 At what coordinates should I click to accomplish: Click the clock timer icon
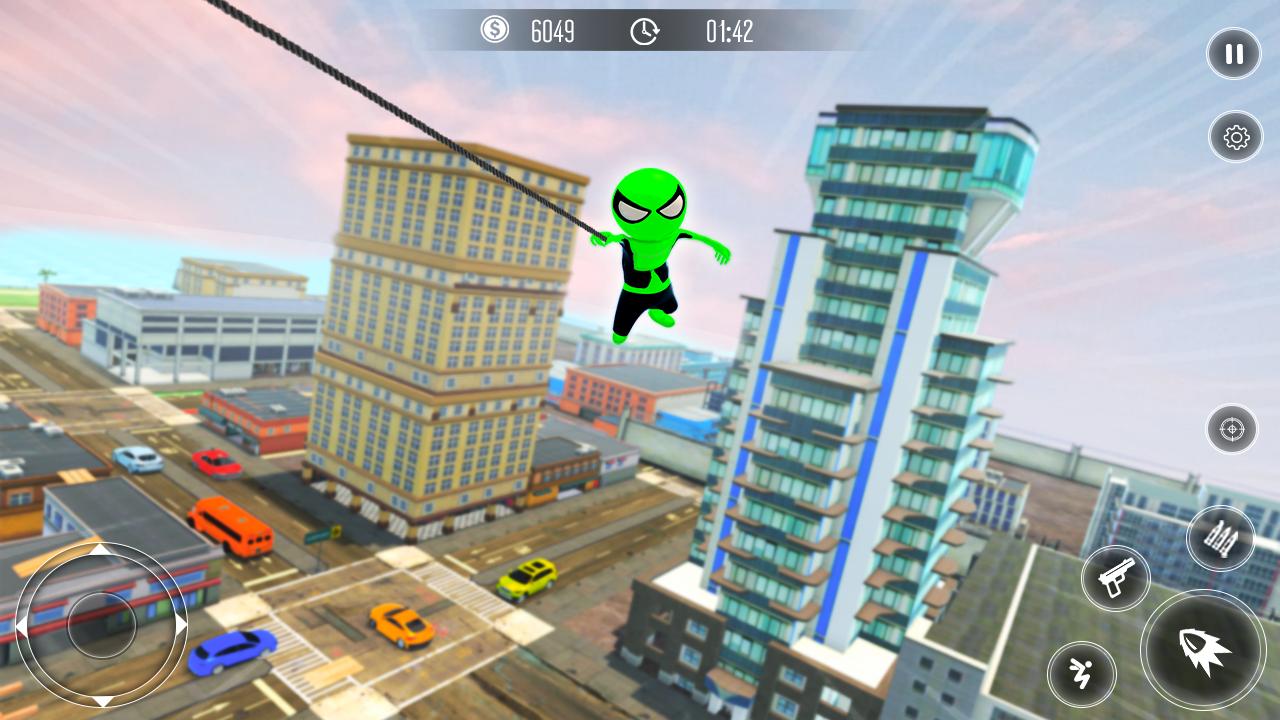pyautogui.click(x=643, y=31)
